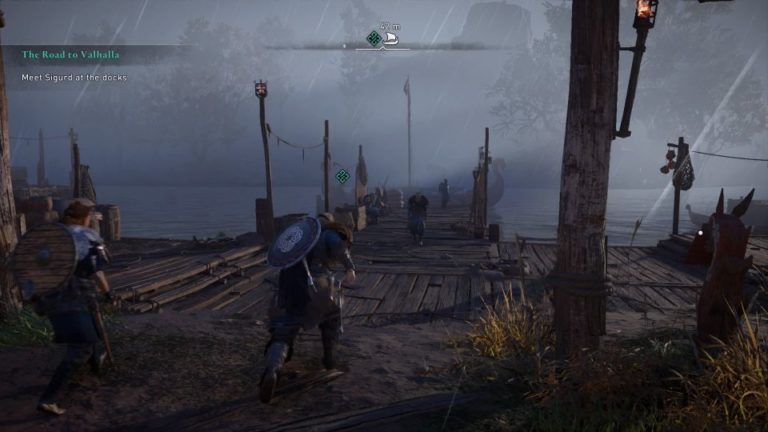
Task: Click the longship icon on the compass
Action: pyautogui.click(x=392, y=40)
